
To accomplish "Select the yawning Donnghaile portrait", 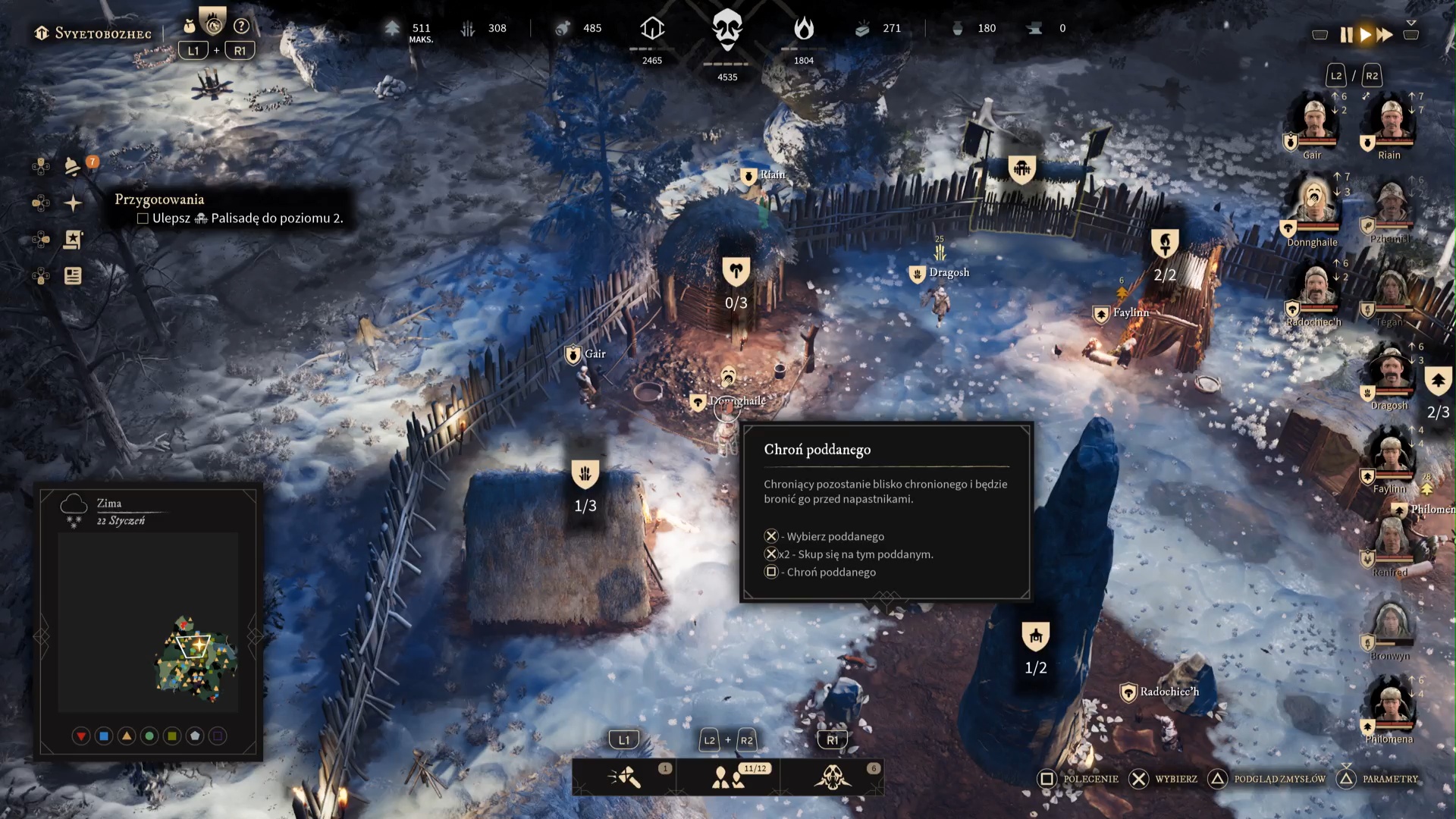I will click(1313, 205).
